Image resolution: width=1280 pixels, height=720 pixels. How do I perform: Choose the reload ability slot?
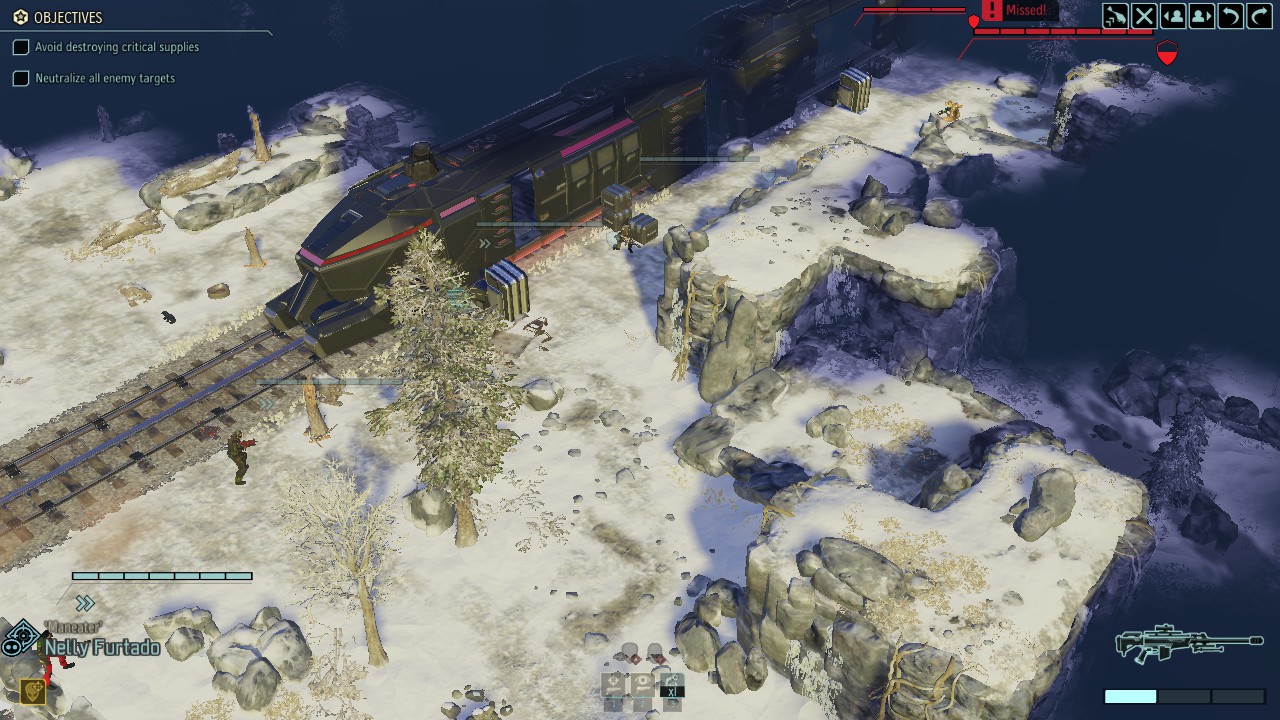pos(672,685)
